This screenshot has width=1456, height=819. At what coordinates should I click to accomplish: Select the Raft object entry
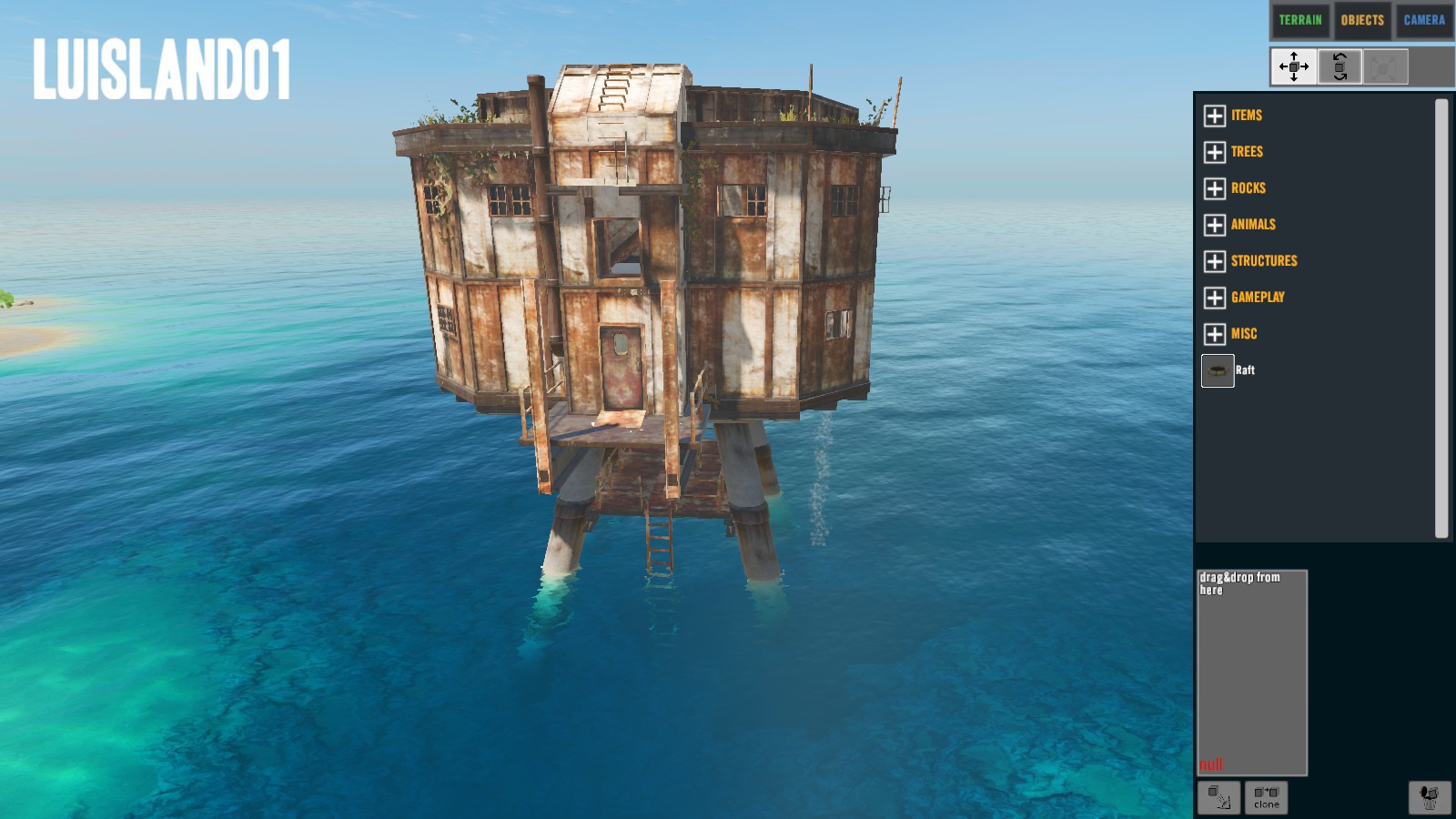tap(1218, 370)
